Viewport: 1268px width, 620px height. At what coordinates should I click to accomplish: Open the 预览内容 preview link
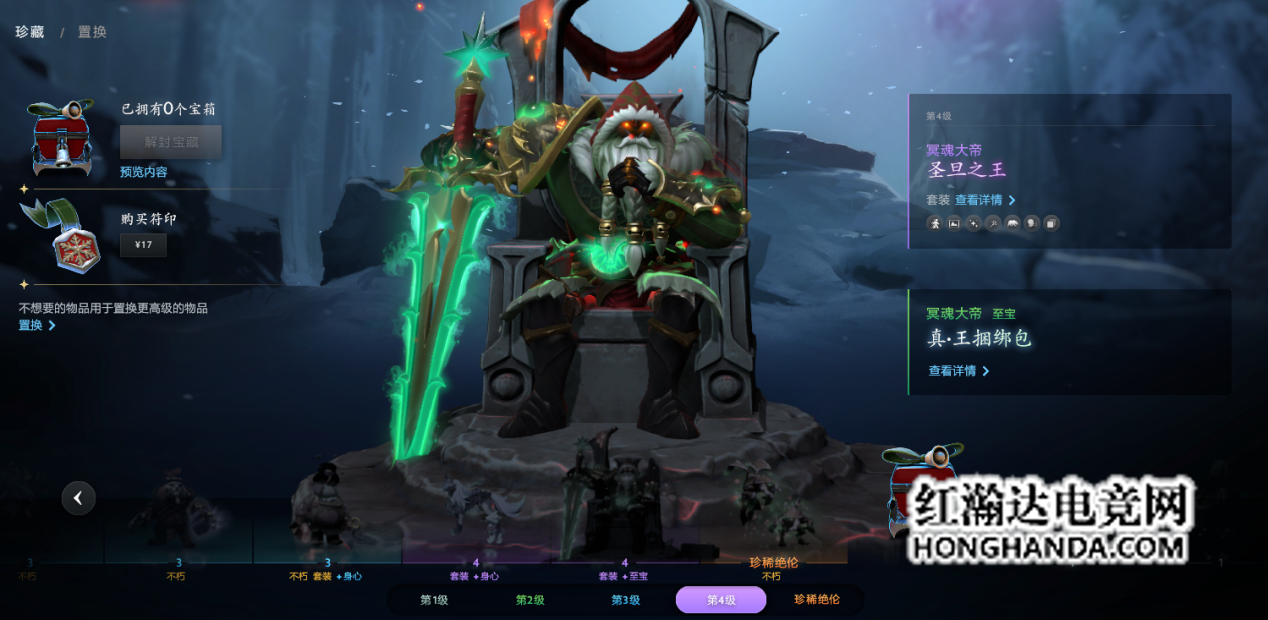(144, 172)
